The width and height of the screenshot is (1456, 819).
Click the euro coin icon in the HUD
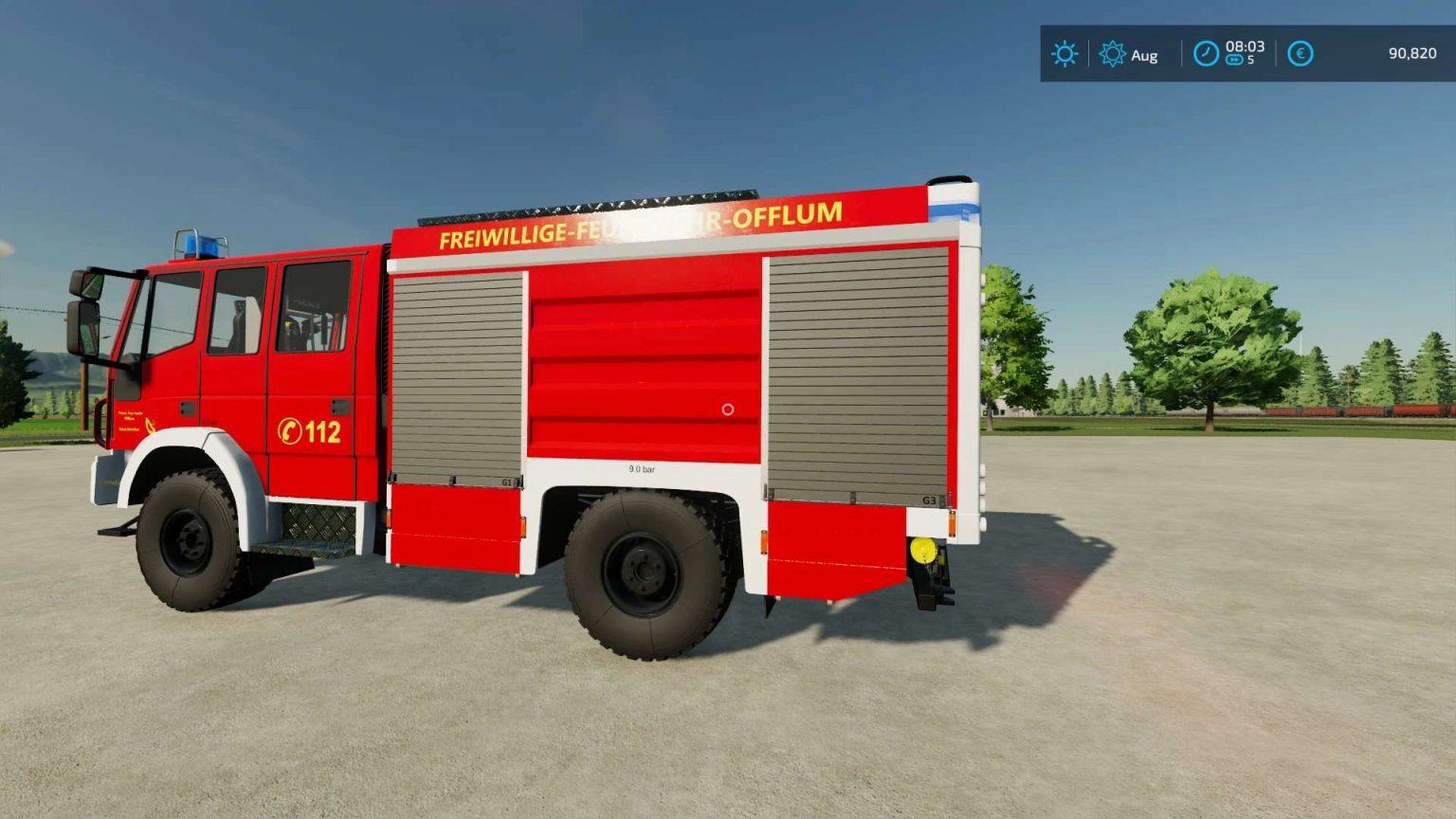(x=1299, y=55)
